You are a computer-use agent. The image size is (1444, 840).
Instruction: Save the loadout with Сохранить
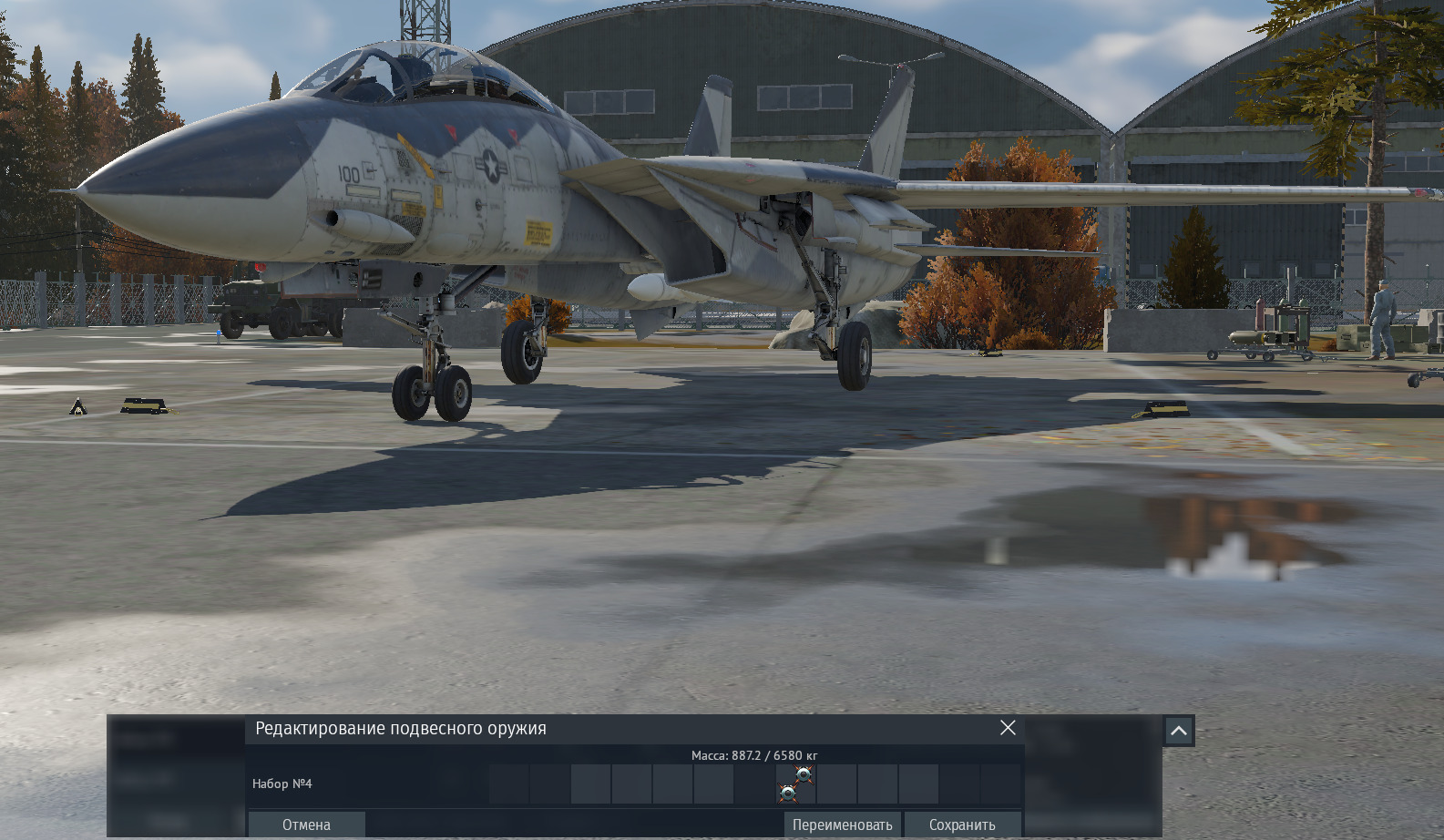pyautogui.click(x=962, y=825)
